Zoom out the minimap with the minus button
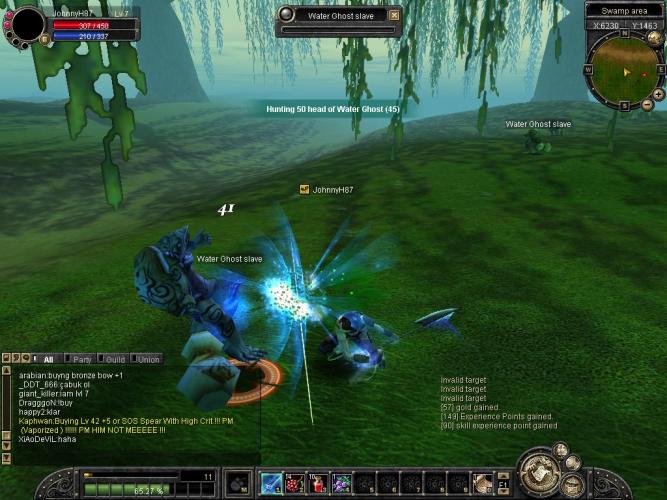The height and width of the screenshot is (500, 667). (x=648, y=104)
